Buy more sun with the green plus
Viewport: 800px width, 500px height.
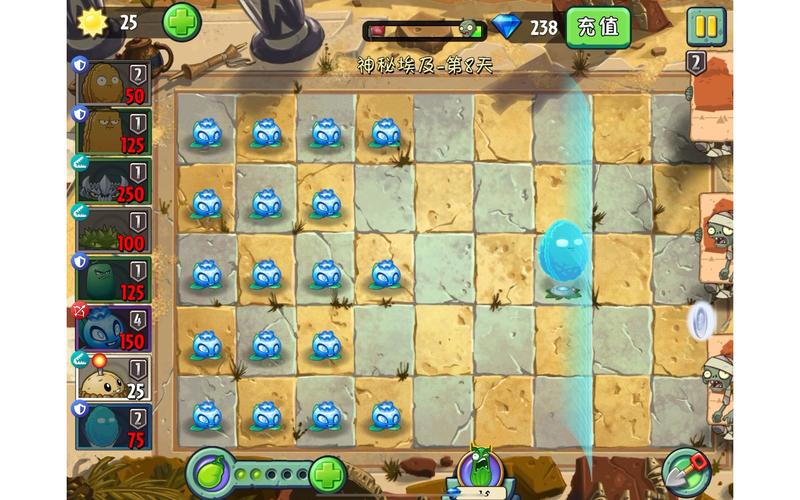tap(181, 21)
